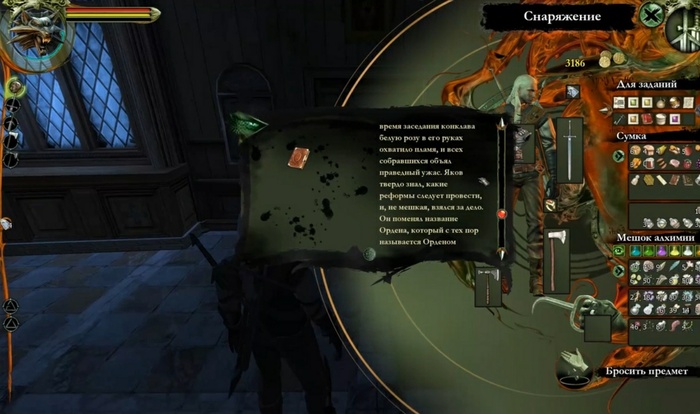Click the book icon on the description panel
700x414 pixels.
coord(296,157)
